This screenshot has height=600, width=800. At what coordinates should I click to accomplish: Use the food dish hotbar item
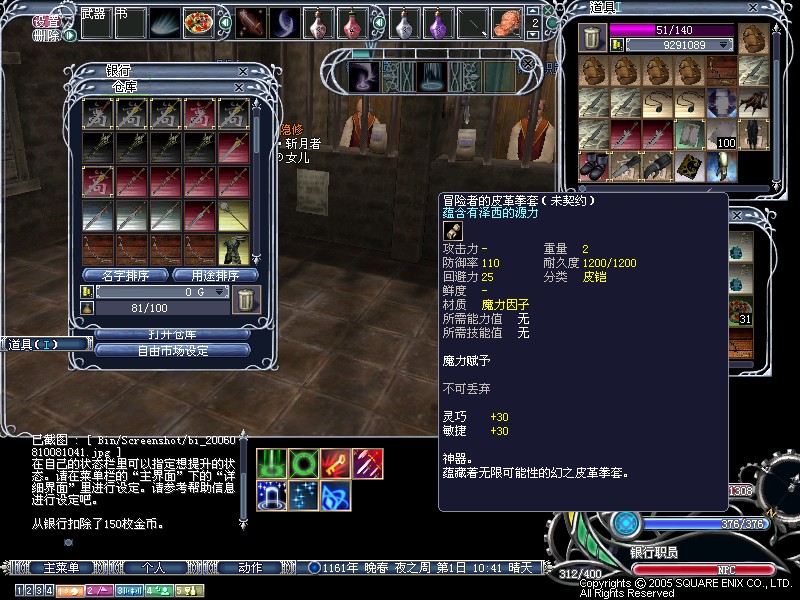(x=199, y=22)
